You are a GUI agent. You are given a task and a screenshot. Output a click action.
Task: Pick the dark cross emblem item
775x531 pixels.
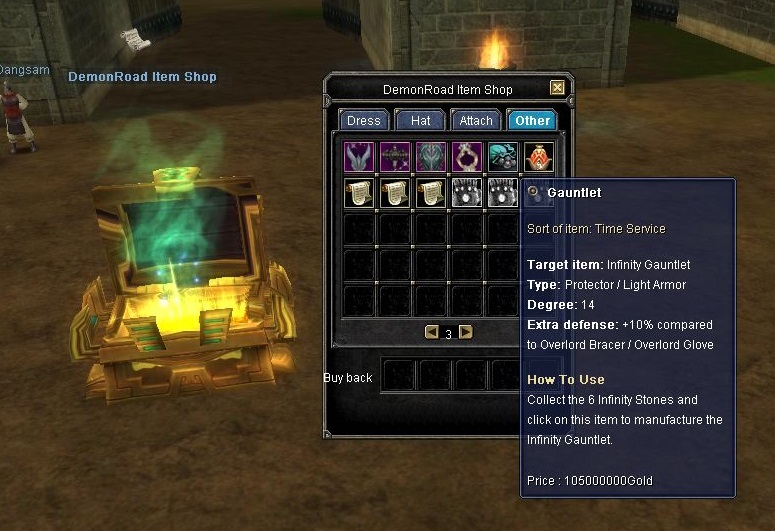click(395, 157)
